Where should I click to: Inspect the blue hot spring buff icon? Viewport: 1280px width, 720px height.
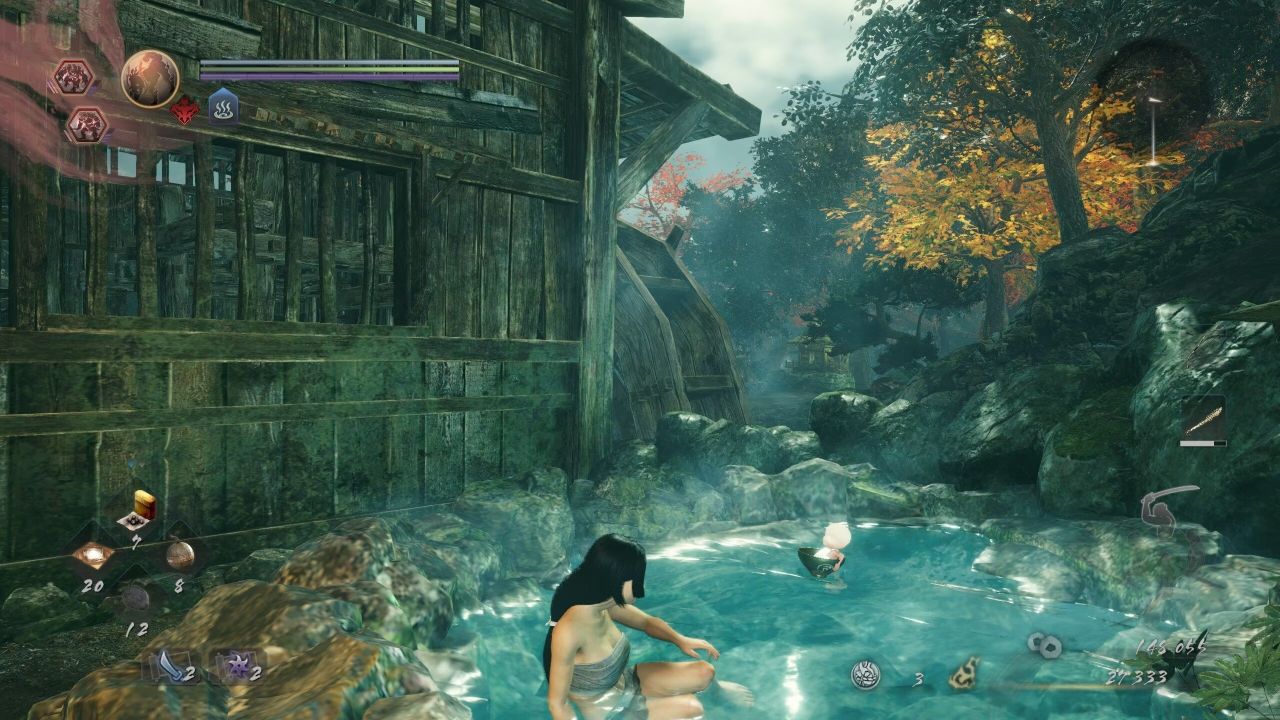[x=223, y=106]
